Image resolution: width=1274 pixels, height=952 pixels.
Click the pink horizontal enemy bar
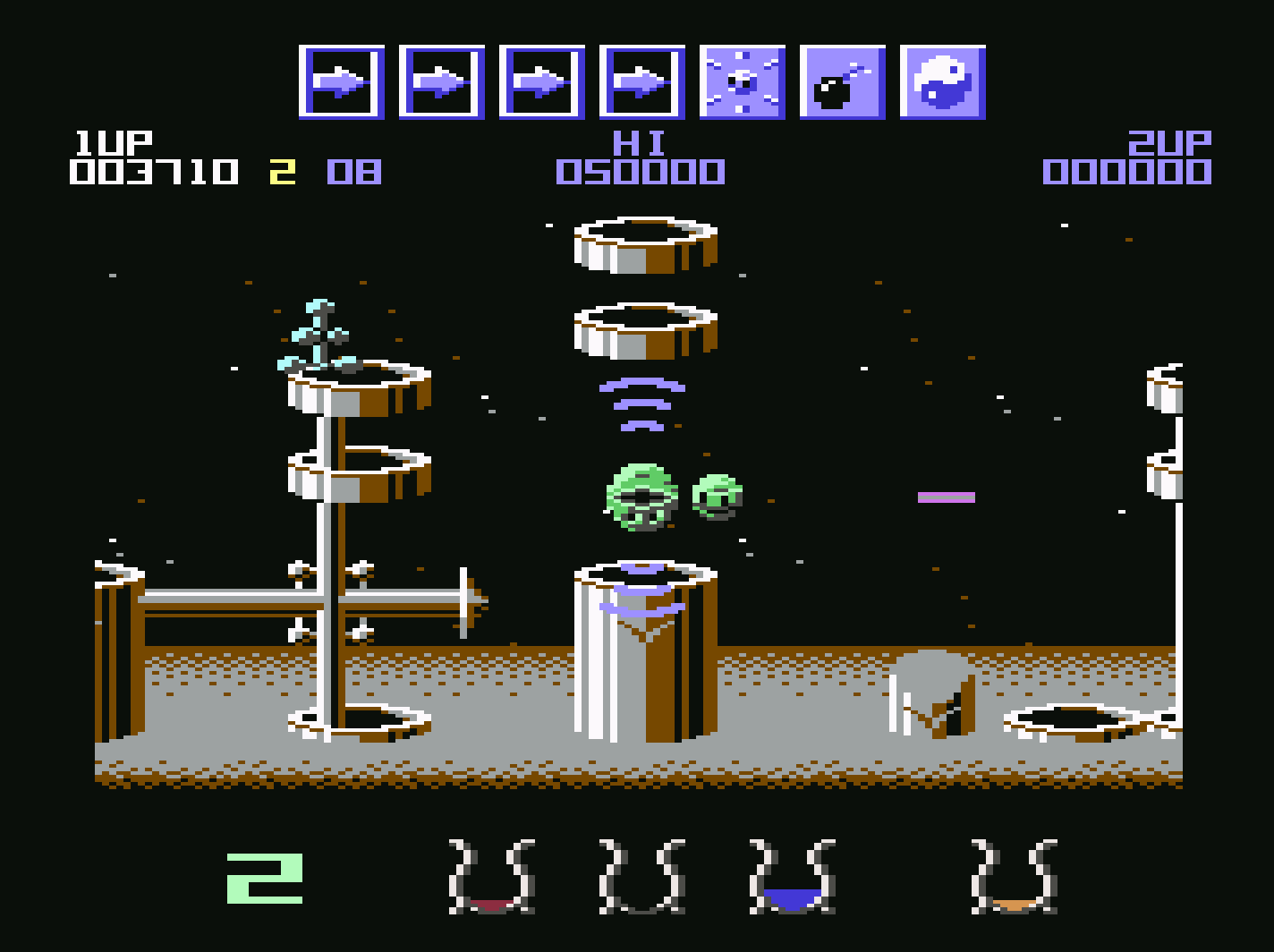pyautogui.click(x=945, y=497)
